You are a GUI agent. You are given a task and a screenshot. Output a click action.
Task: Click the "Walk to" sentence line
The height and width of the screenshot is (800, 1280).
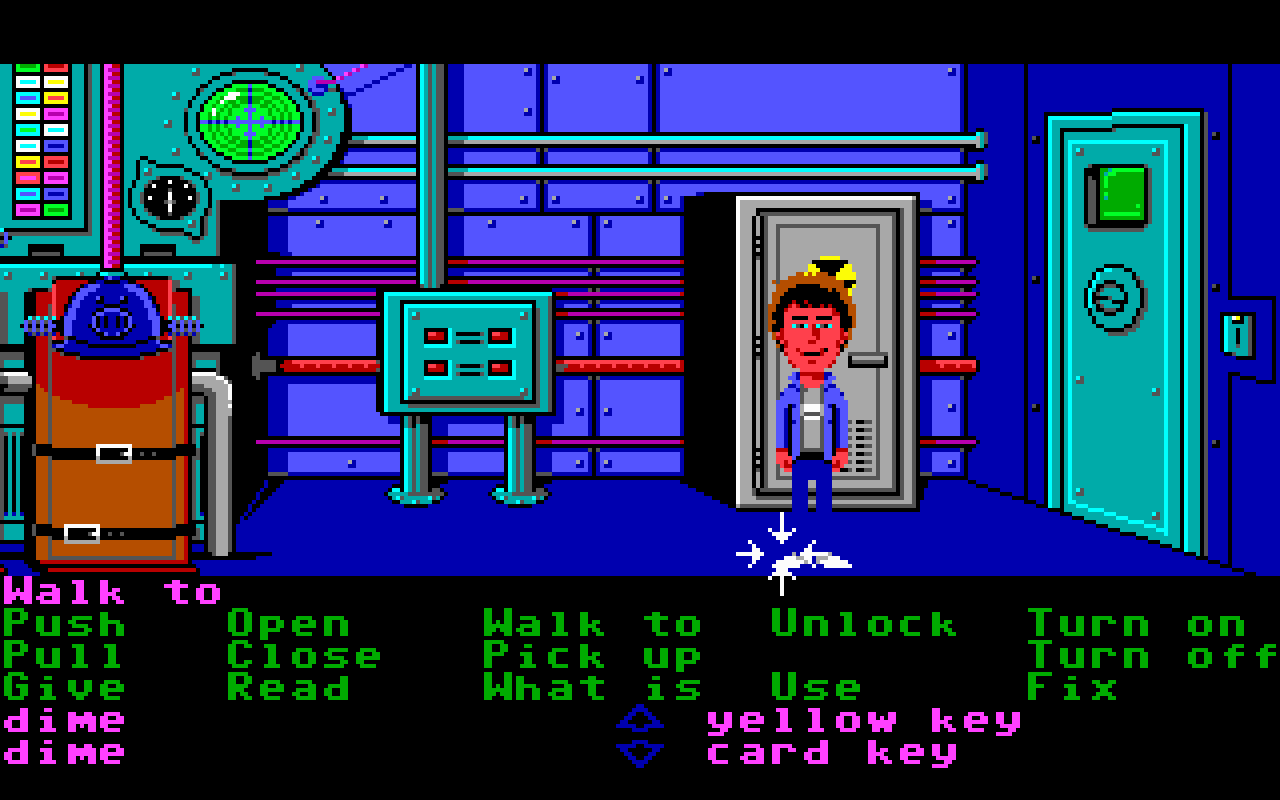tap(115, 592)
